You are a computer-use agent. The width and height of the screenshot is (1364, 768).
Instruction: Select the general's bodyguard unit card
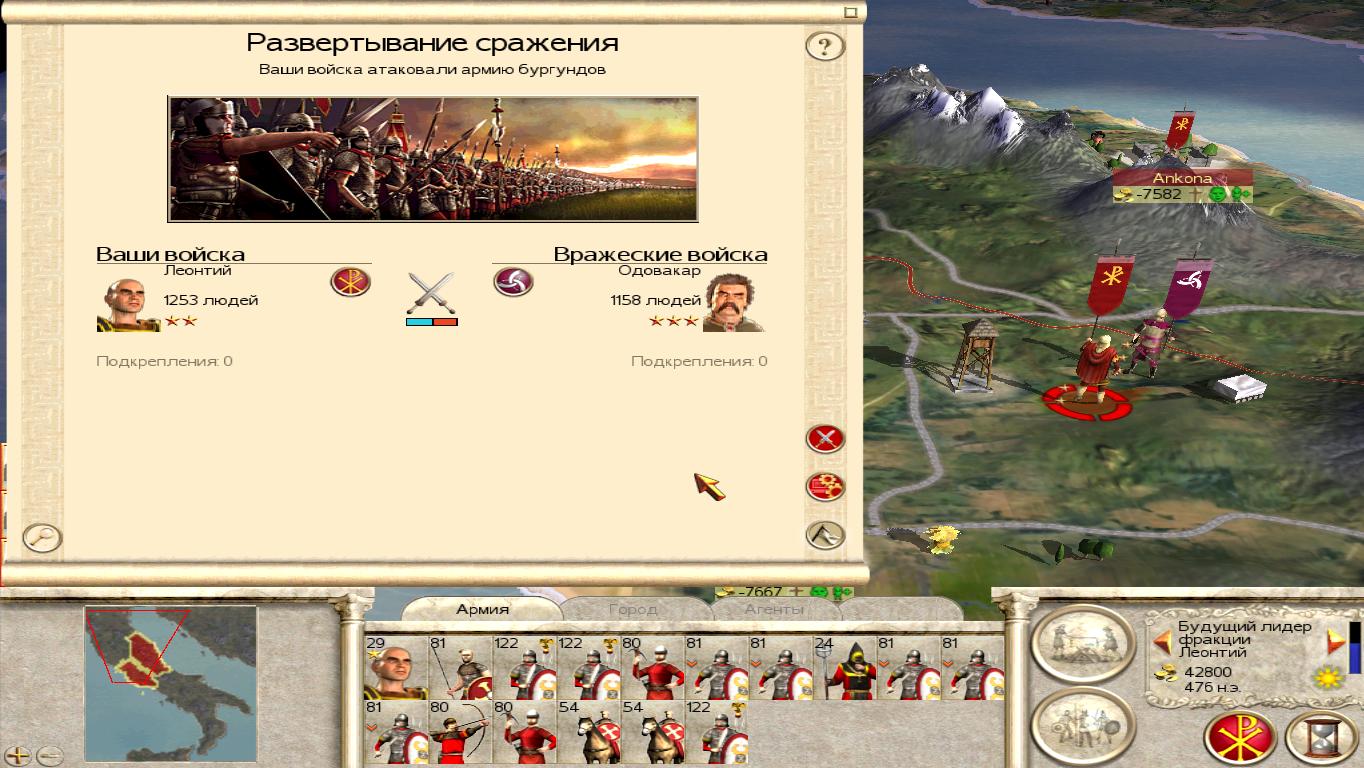[396, 667]
